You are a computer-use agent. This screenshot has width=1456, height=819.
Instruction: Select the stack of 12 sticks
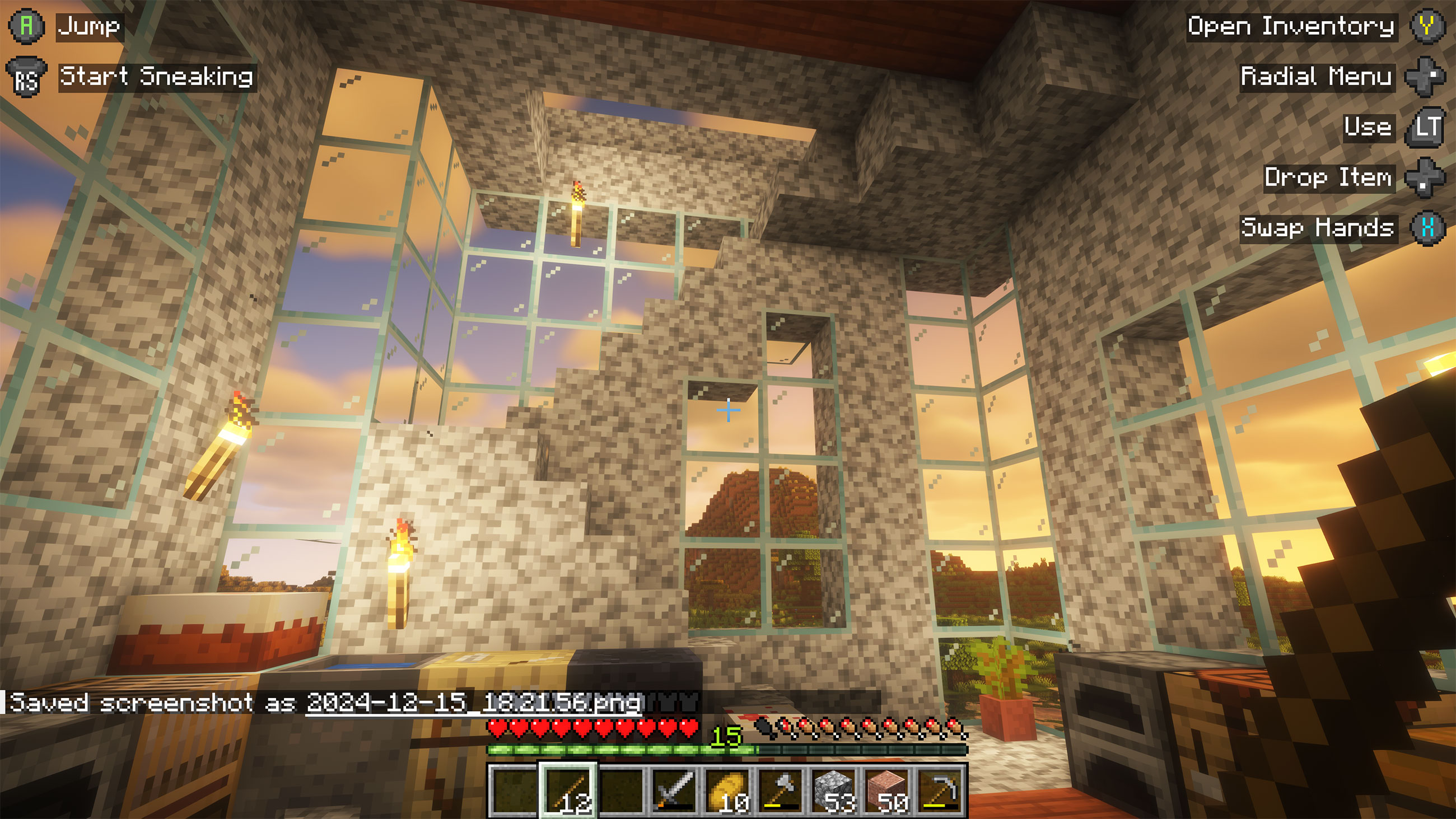tap(567, 789)
